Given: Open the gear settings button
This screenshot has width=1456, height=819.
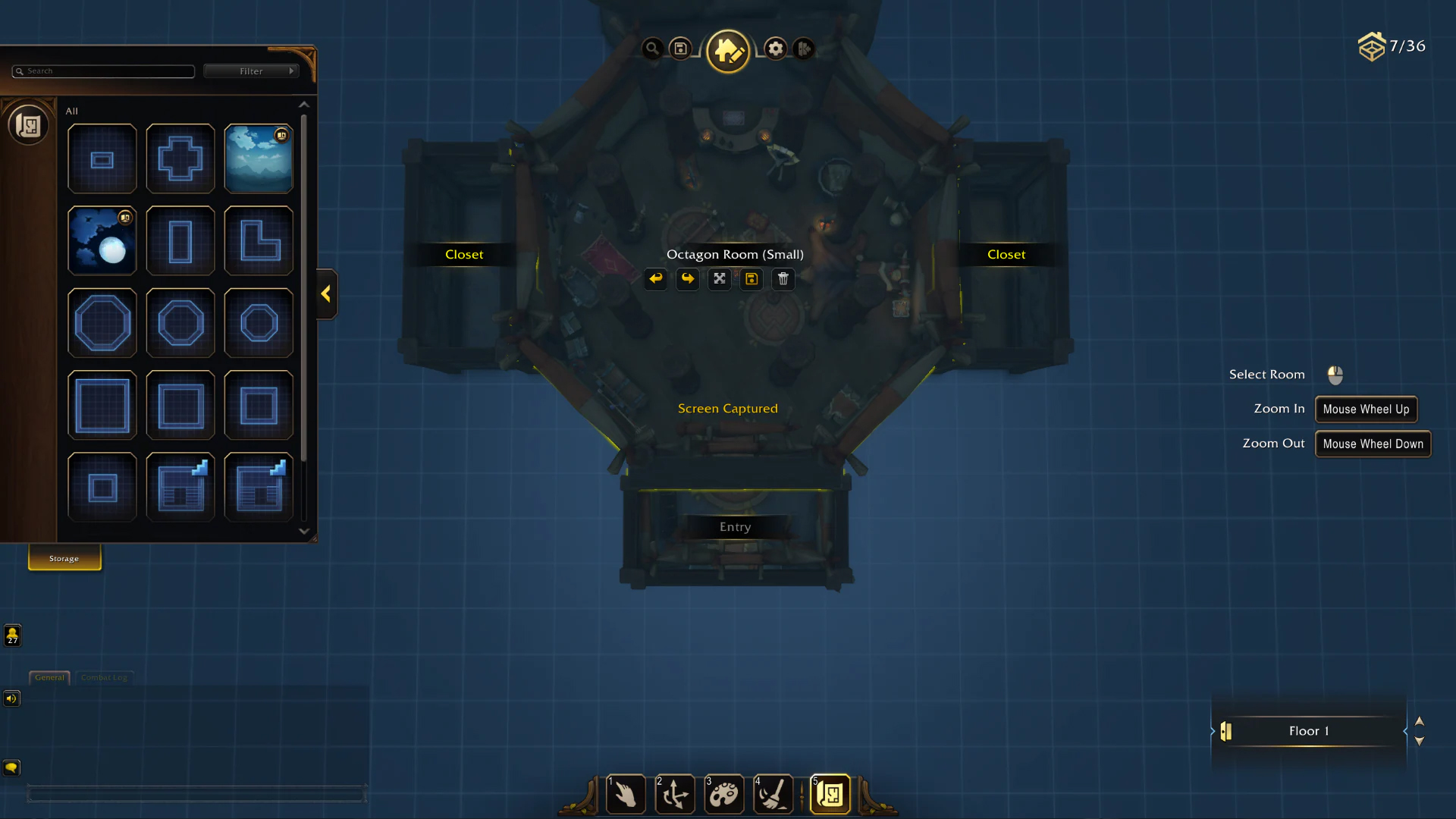Looking at the screenshot, I should (775, 49).
